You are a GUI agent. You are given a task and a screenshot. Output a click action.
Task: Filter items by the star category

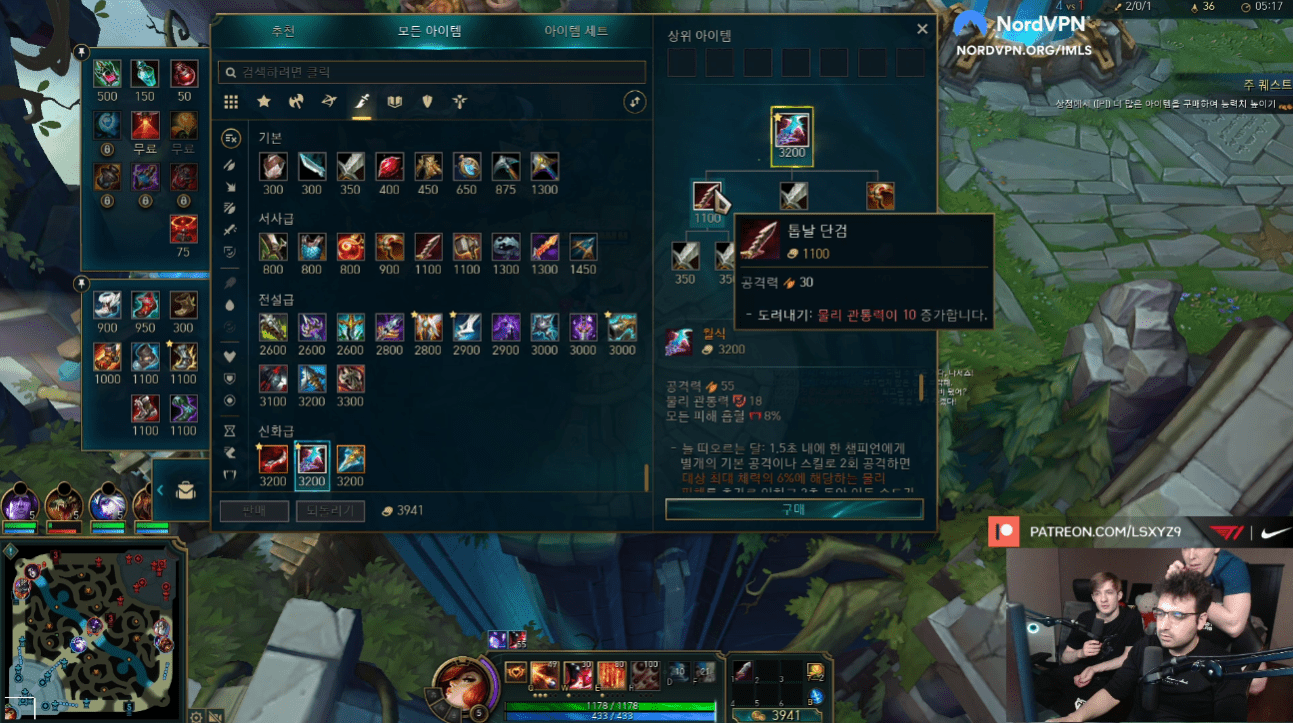[264, 102]
